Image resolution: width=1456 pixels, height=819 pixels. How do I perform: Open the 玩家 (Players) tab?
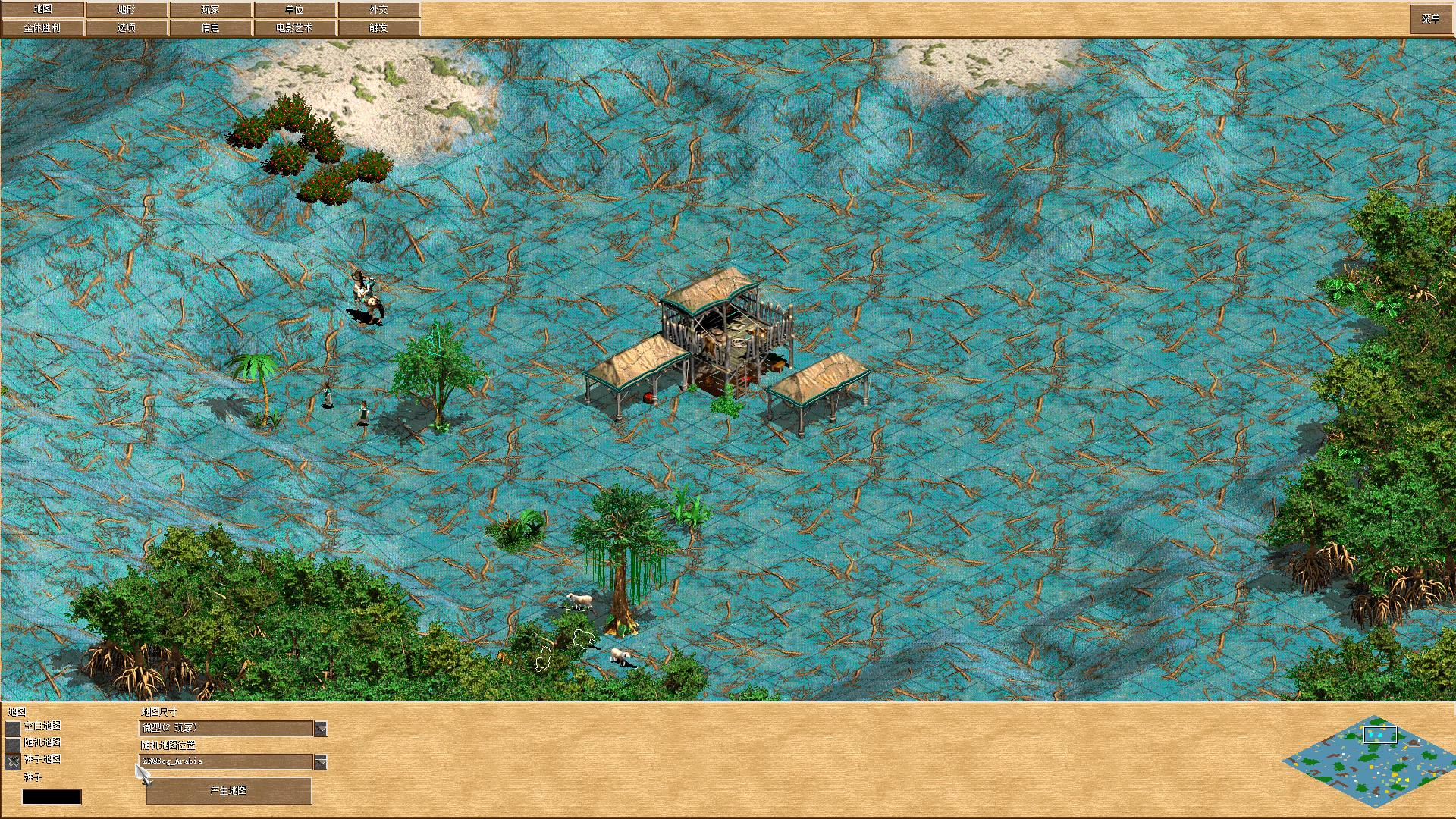(x=211, y=9)
